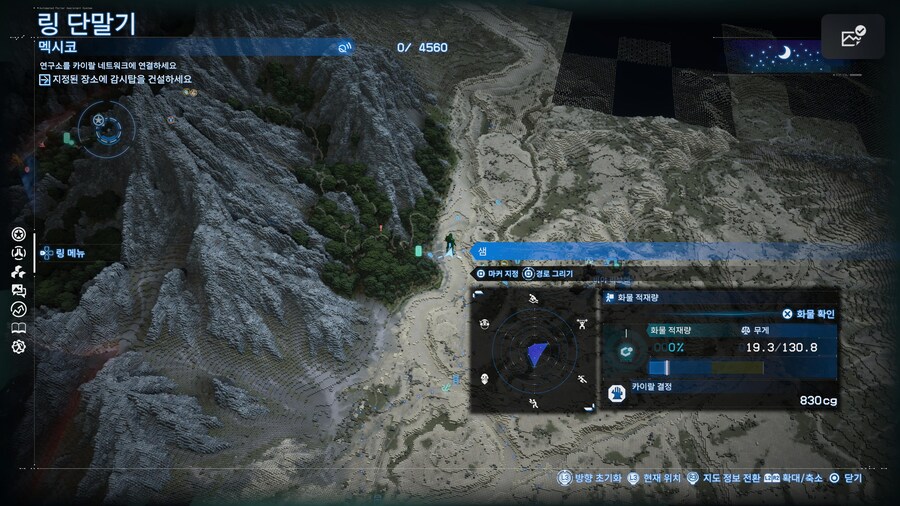900x506 pixels.
Task: Choose 경로 그리기 to draw a route
Action: (x=548, y=273)
